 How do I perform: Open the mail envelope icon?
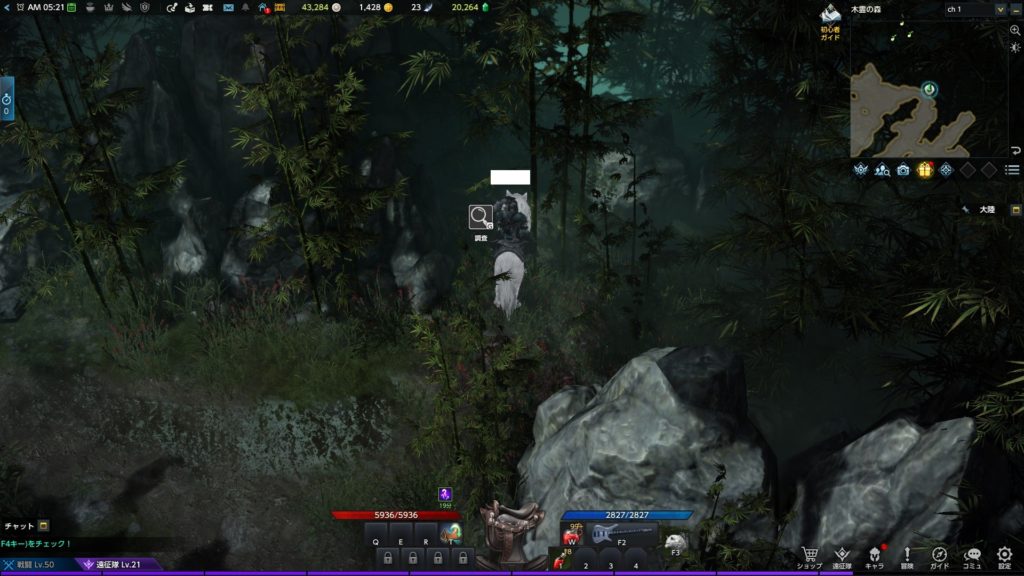(x=229, y=8)
